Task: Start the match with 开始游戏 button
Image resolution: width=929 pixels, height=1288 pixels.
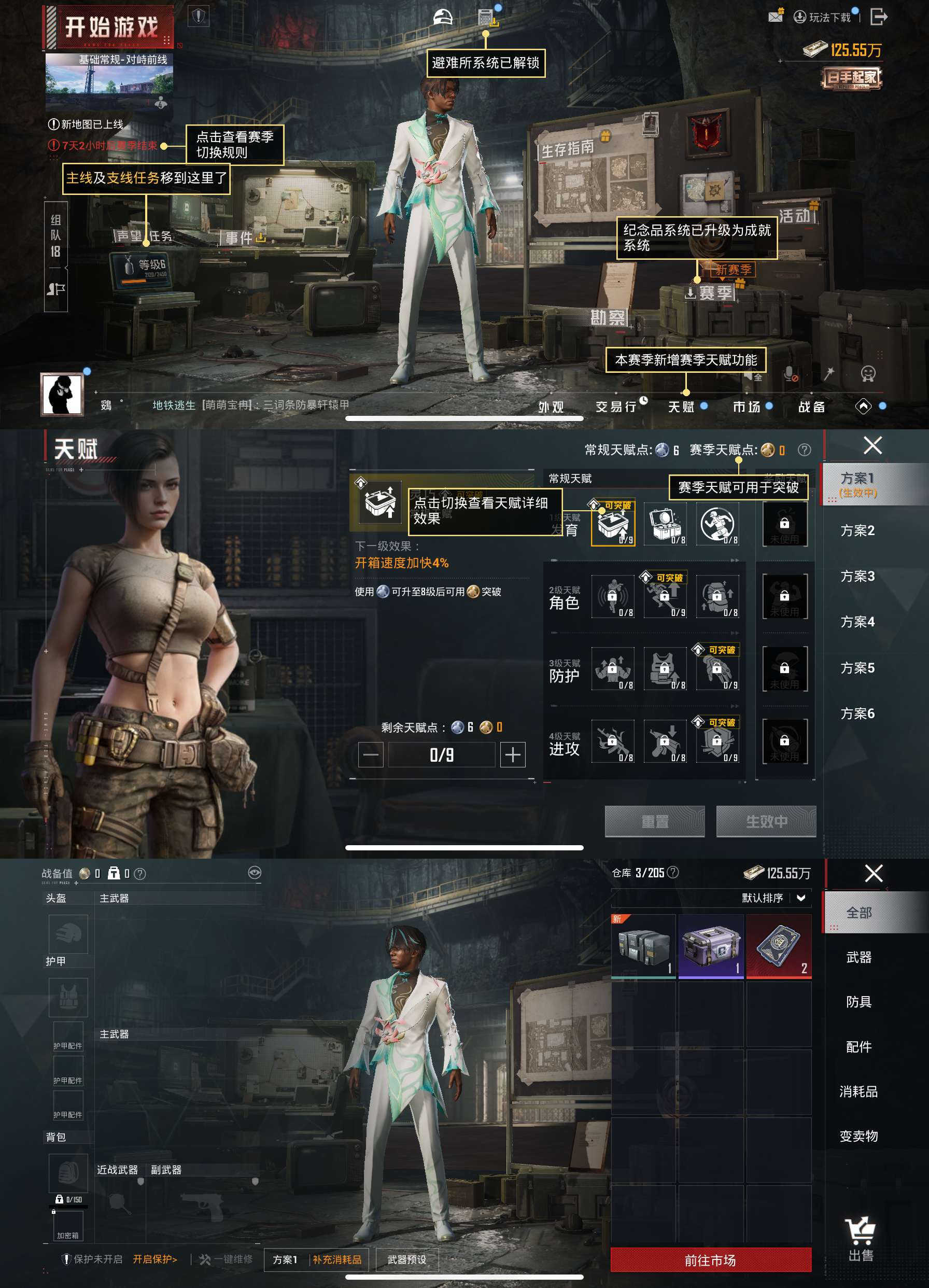Action: pos(110,26)
